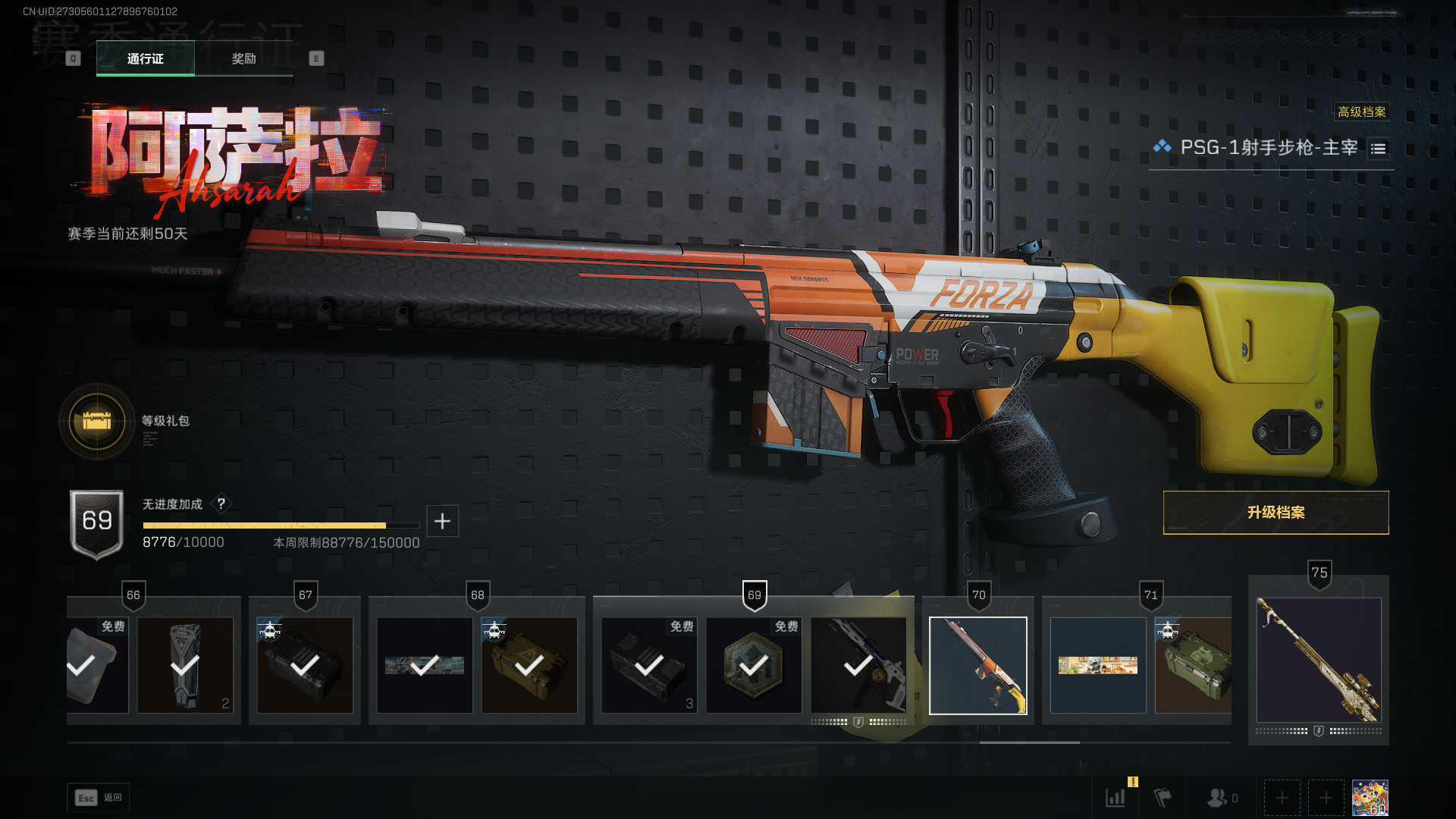Screen dimensions: 1456x819
Task: Show the 无进度加成 help question mark
Action: pyautogui.click(x=221, y=504)
